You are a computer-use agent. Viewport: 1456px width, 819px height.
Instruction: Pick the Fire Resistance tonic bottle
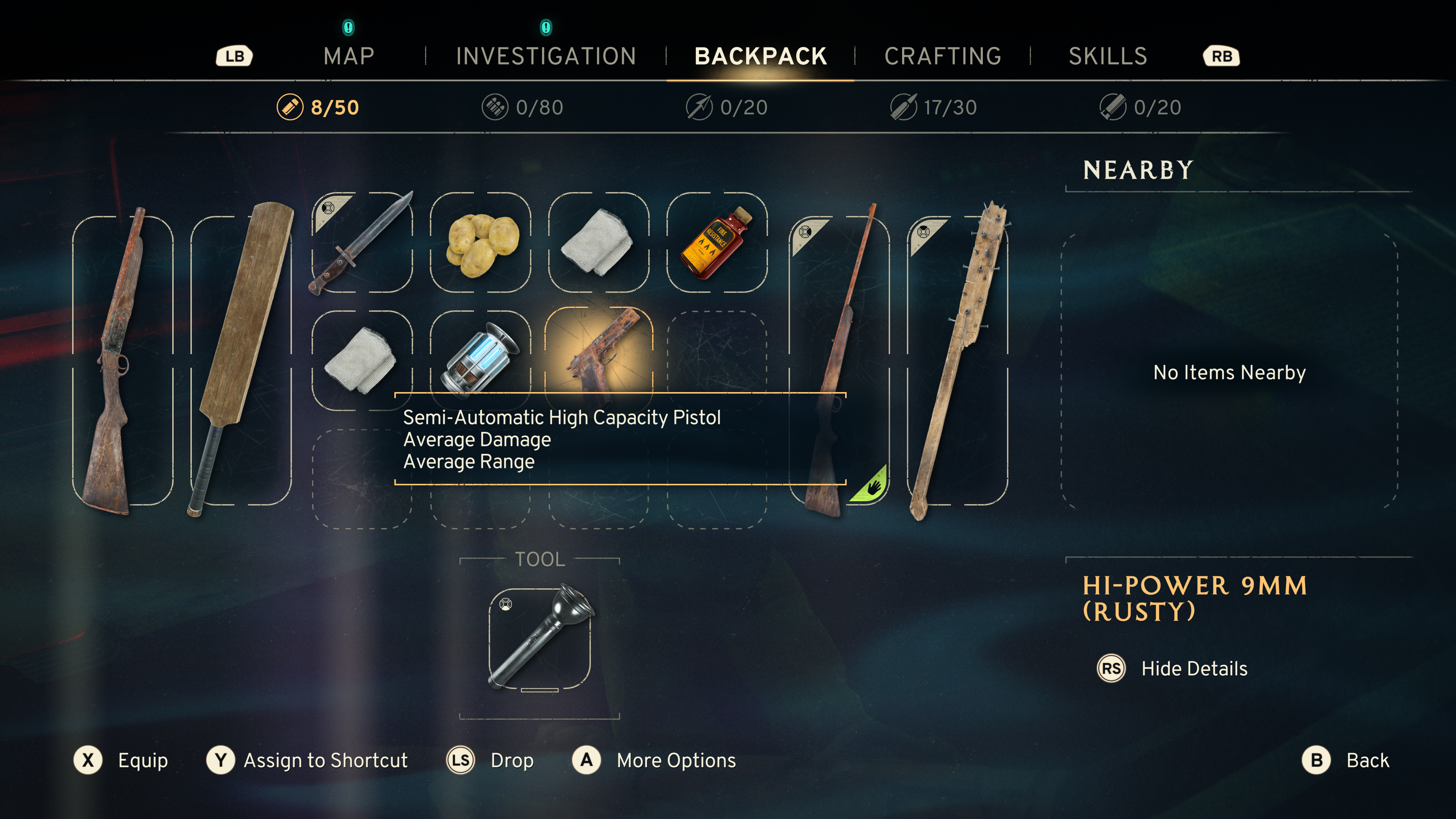pyautogui.click(x=717, y=243)
